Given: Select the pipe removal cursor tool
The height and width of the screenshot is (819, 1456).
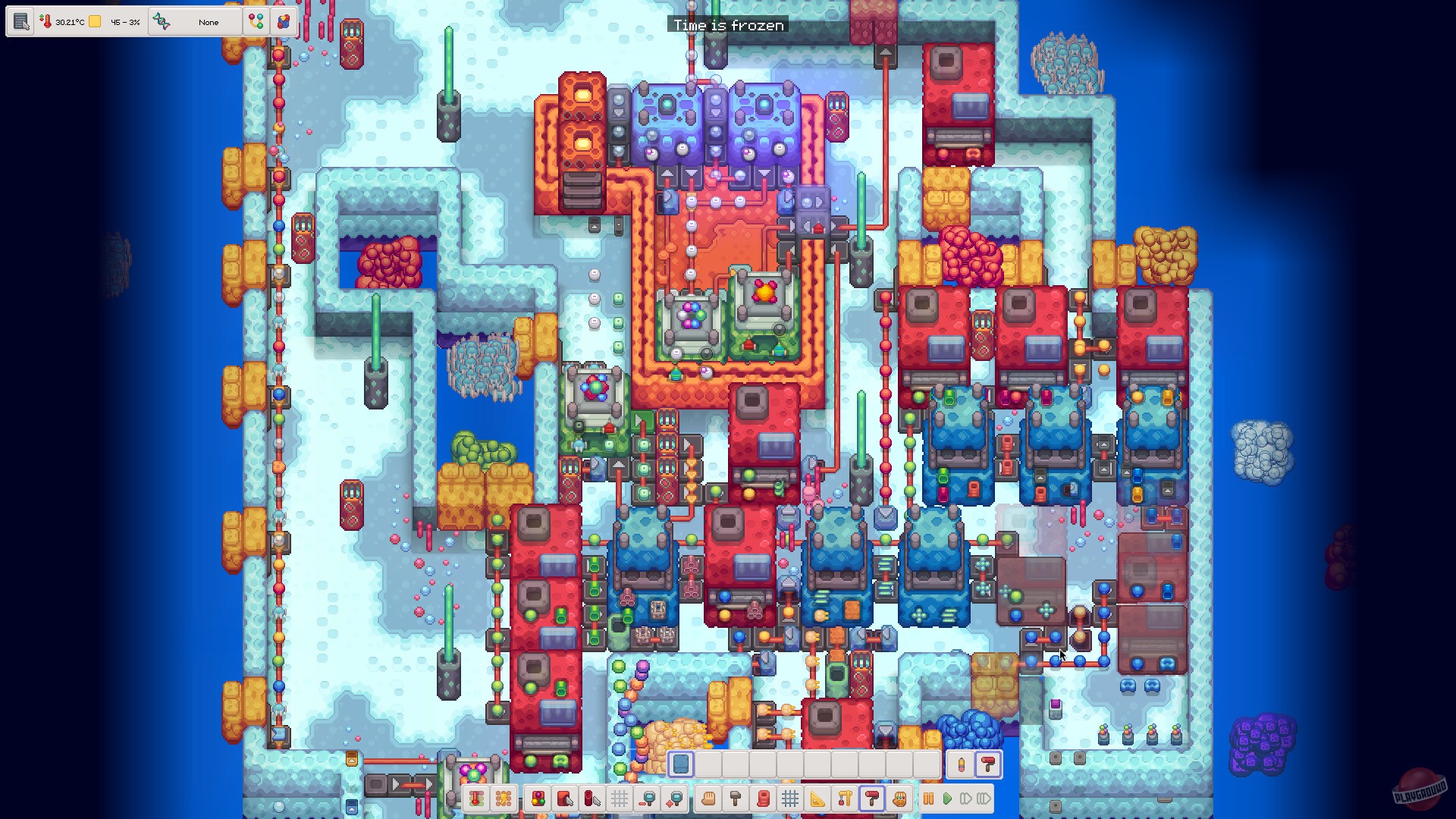Looking at the screenshot, I should point(591,799).
